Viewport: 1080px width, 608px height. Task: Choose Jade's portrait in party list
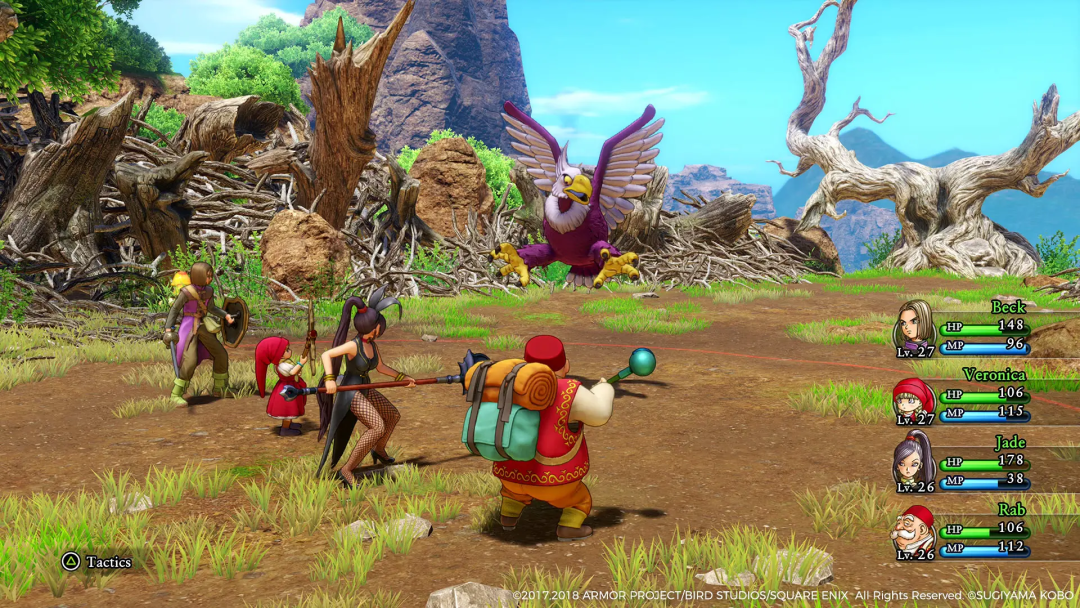pos(913,461)
